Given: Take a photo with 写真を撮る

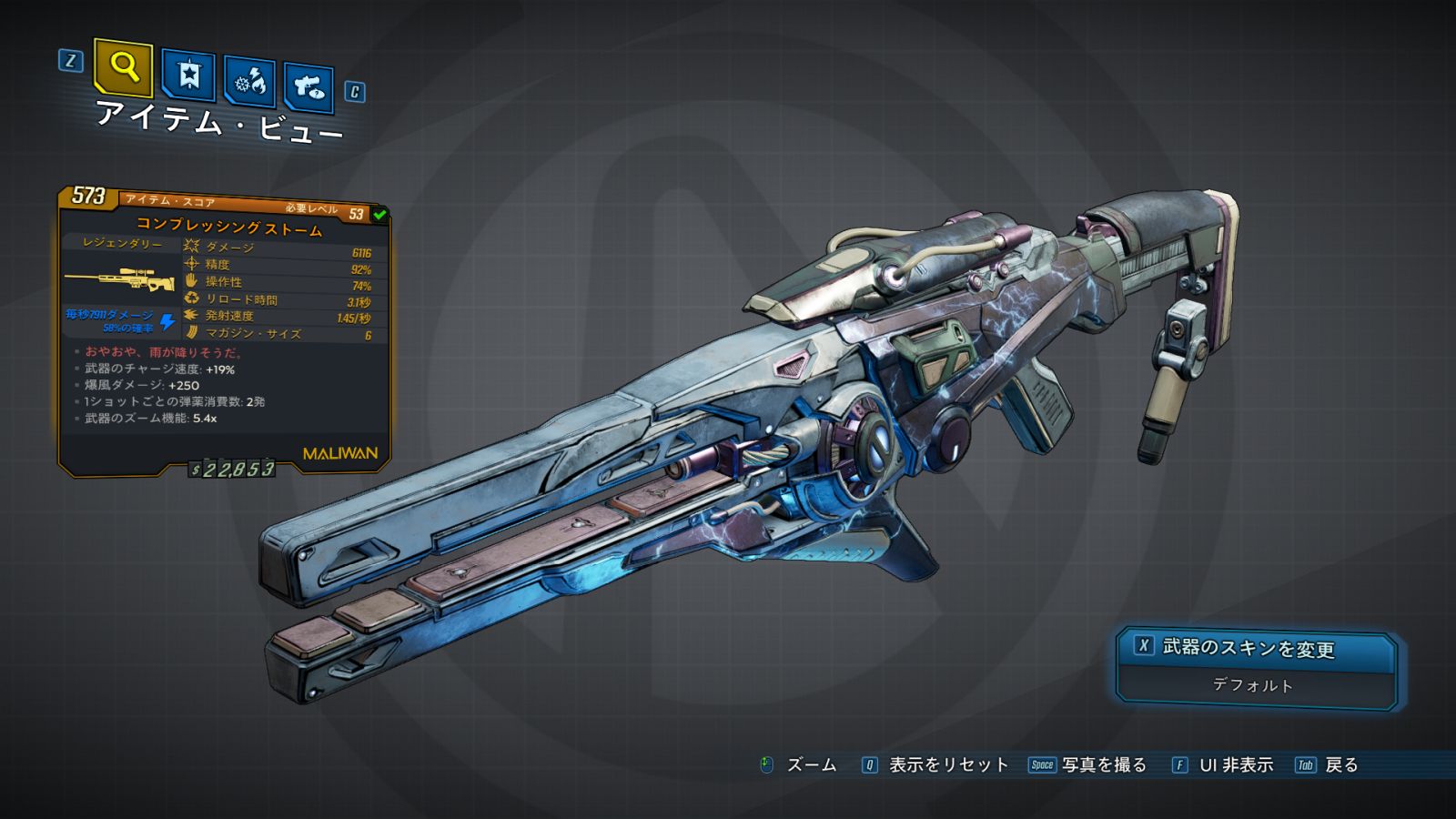Looking at the screenshot, I should coord(1103,765).
